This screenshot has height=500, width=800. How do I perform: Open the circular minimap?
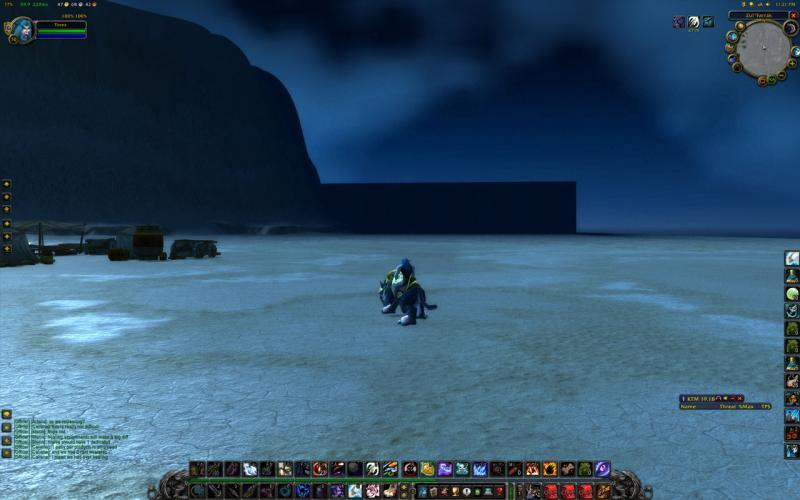click(765, 48)
